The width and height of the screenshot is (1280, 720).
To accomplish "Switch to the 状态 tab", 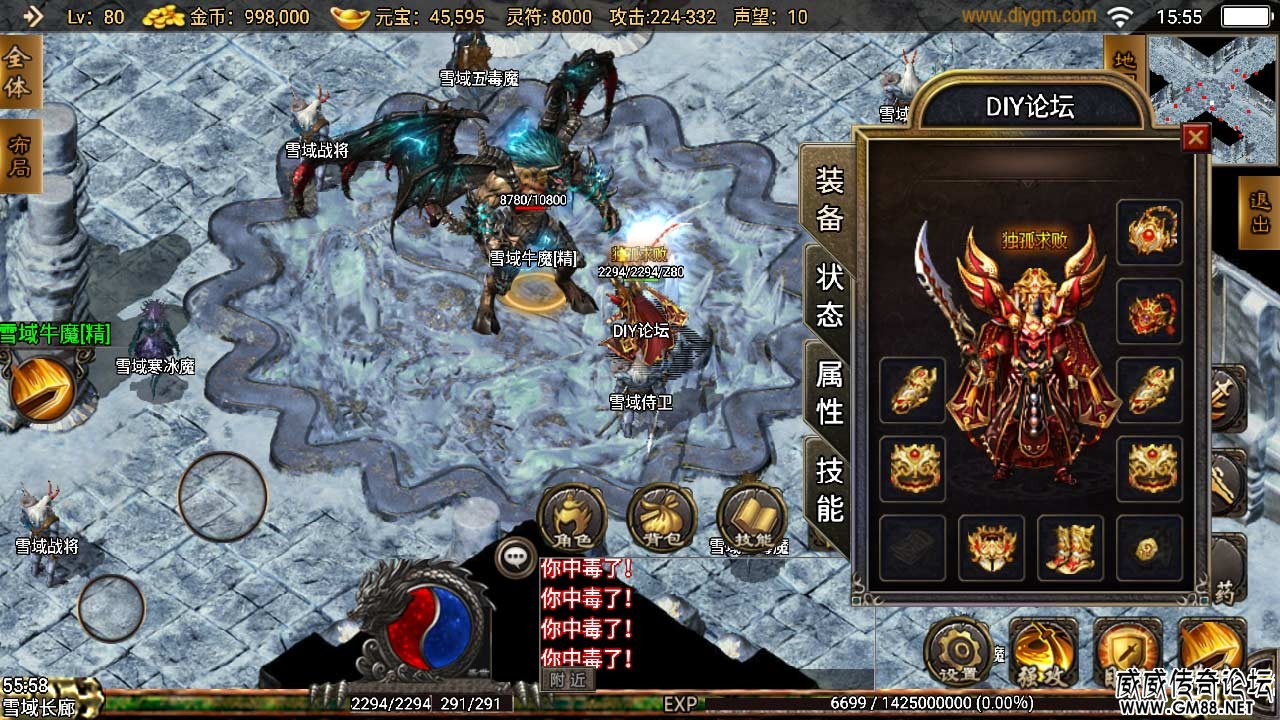I will [830, 296].
